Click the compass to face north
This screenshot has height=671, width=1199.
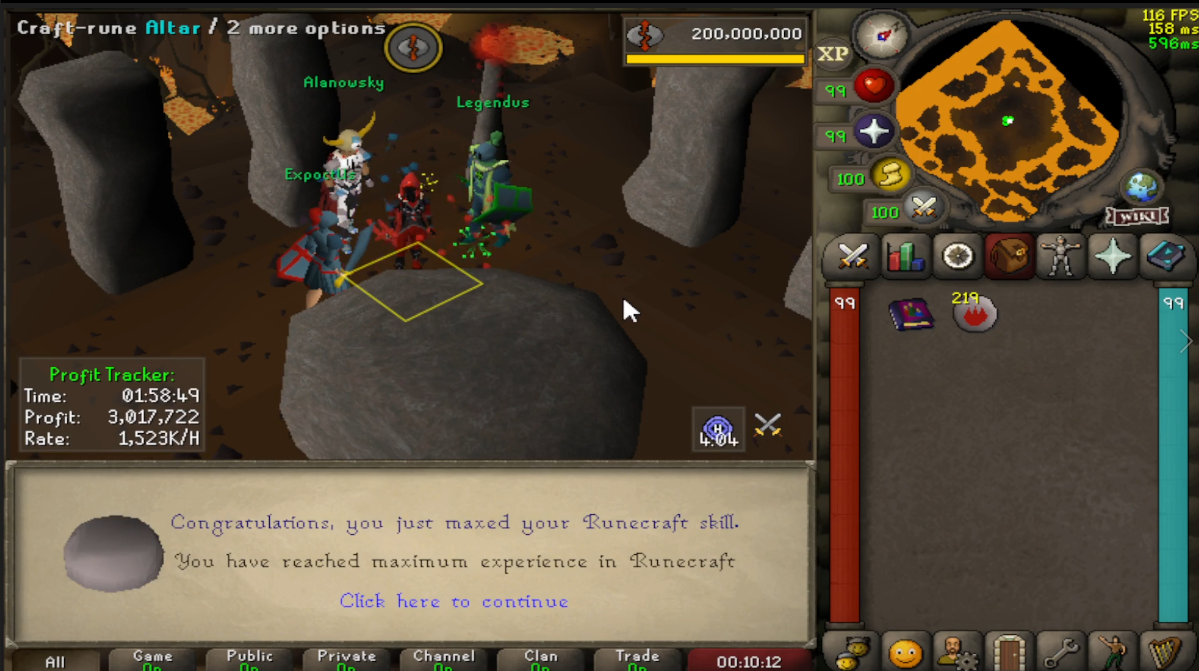pos(881,37)
